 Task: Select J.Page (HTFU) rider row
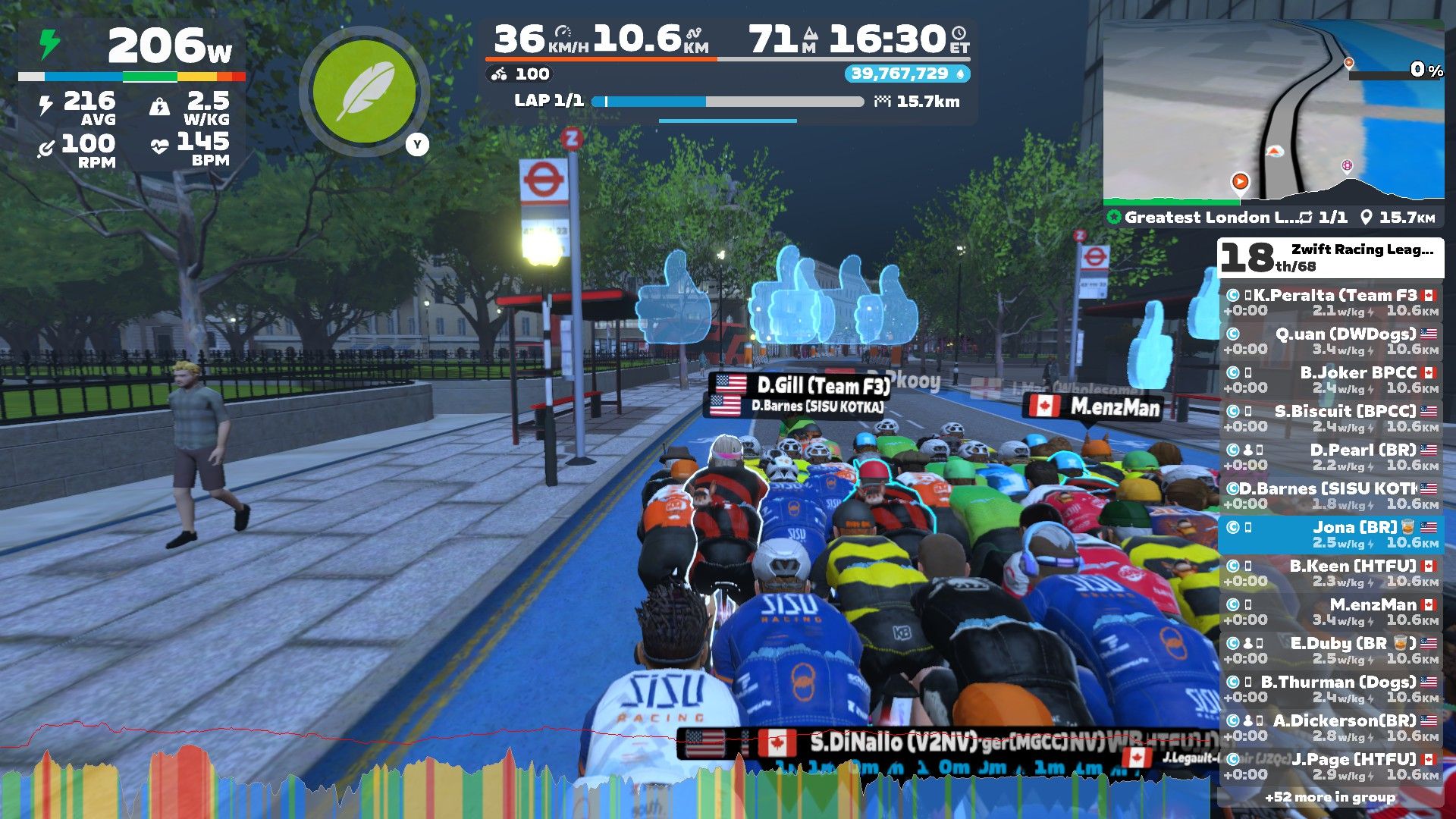coord(1331,766)
